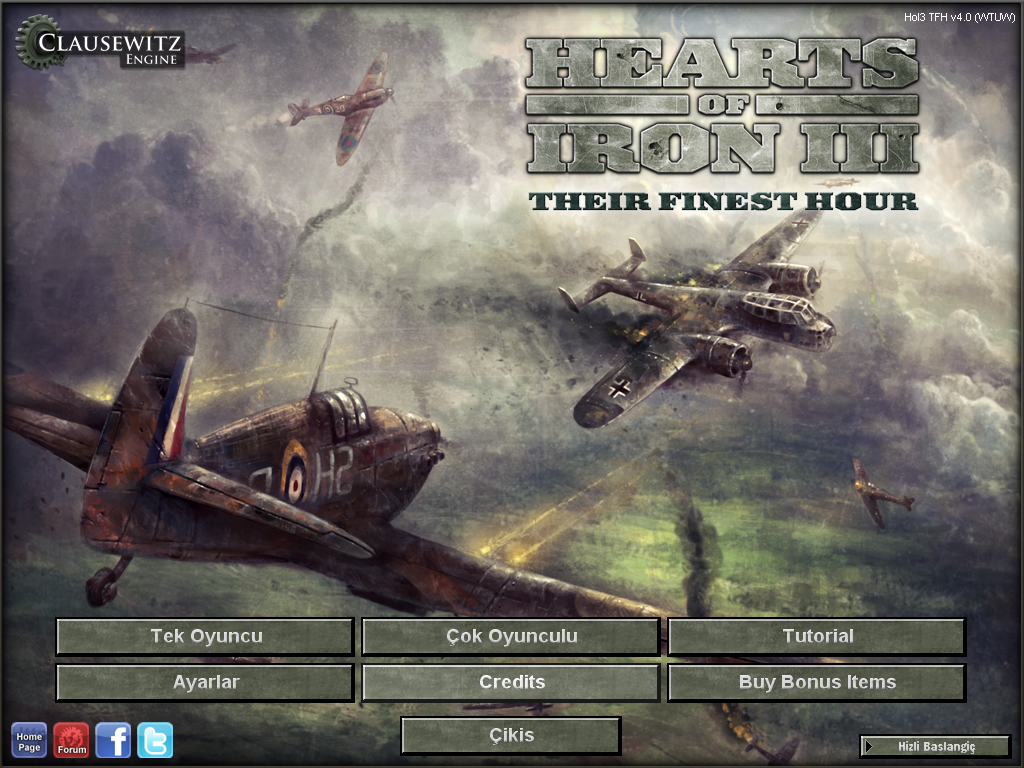The width and height of the screenshot is (1024, 768).
Task: Click the Hizli Baslangiç quick start button
Action: tap(936, 746)
